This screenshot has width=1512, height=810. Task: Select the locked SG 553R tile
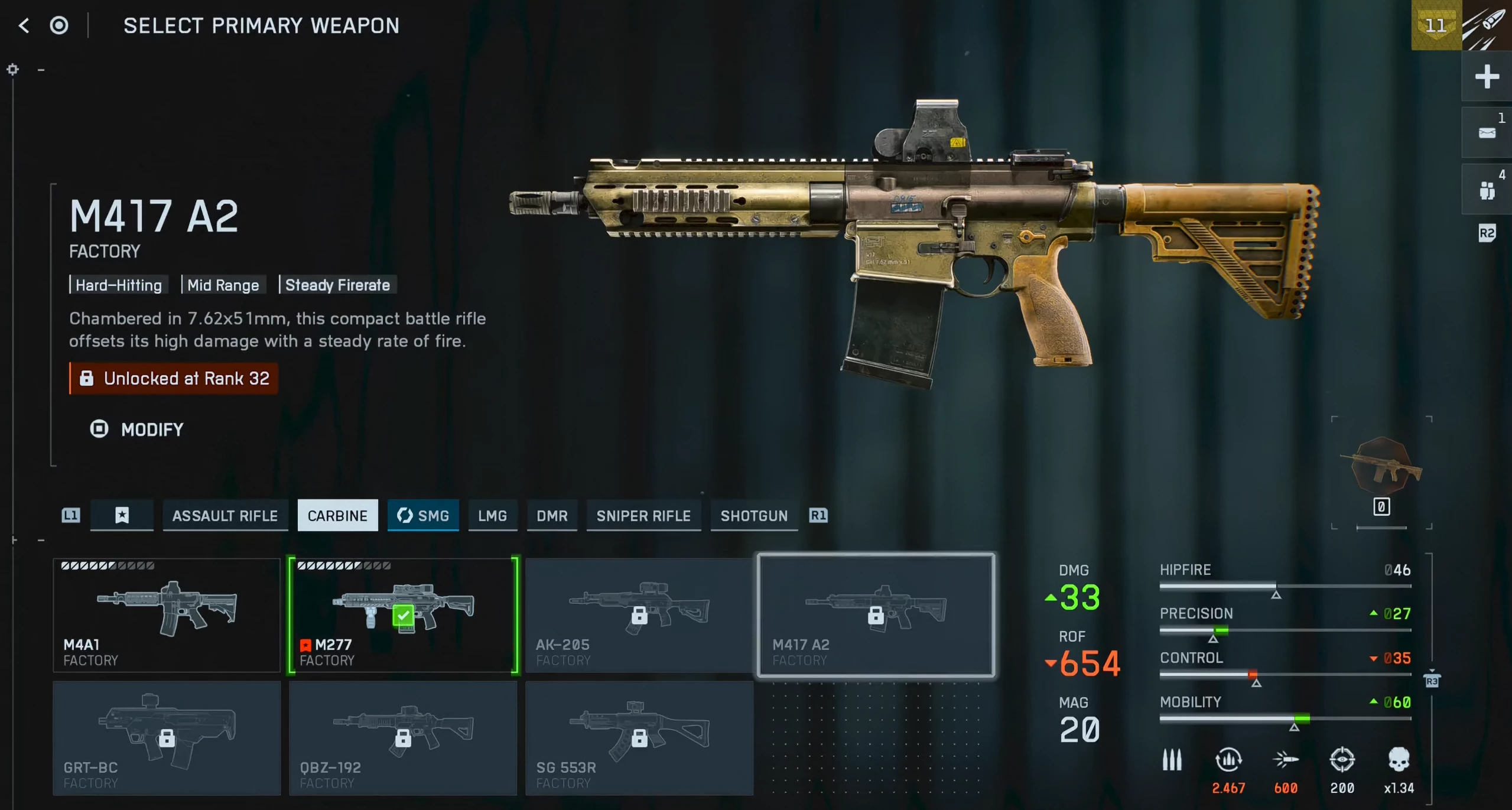coord(639,738)
